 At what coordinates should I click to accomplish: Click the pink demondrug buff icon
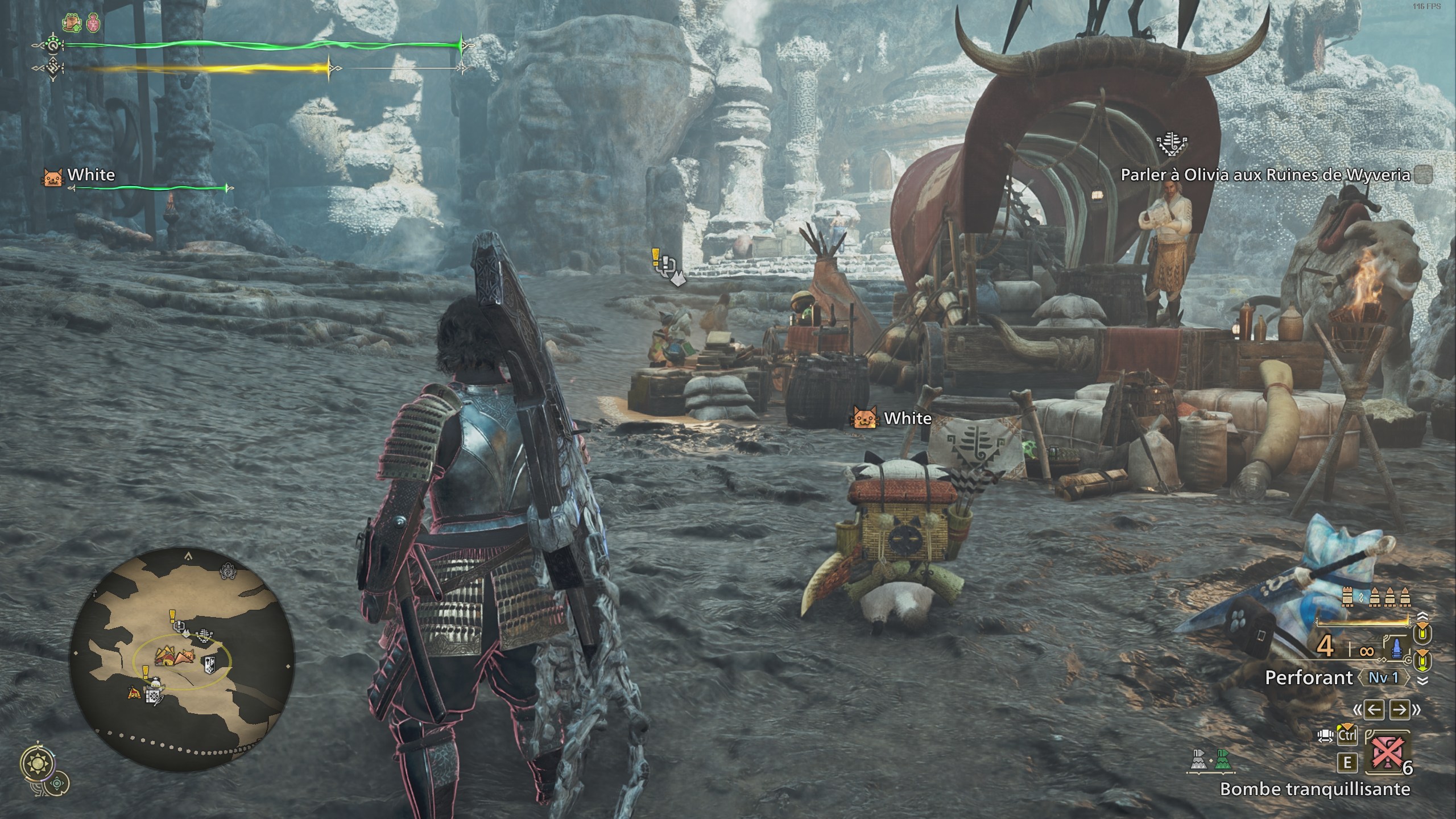tap(94, 24)
